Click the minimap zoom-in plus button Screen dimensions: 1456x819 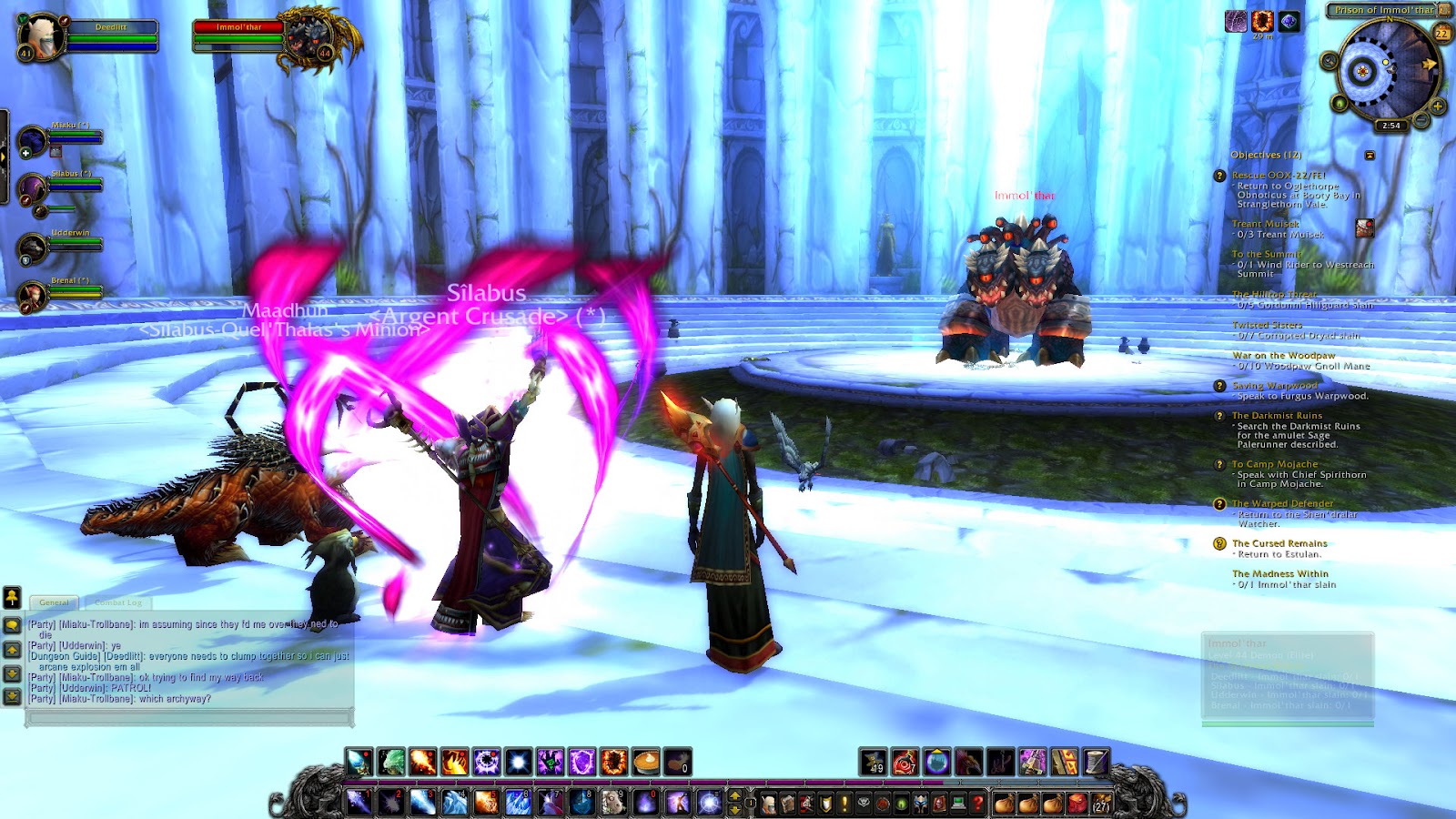tap(1437, 106)
